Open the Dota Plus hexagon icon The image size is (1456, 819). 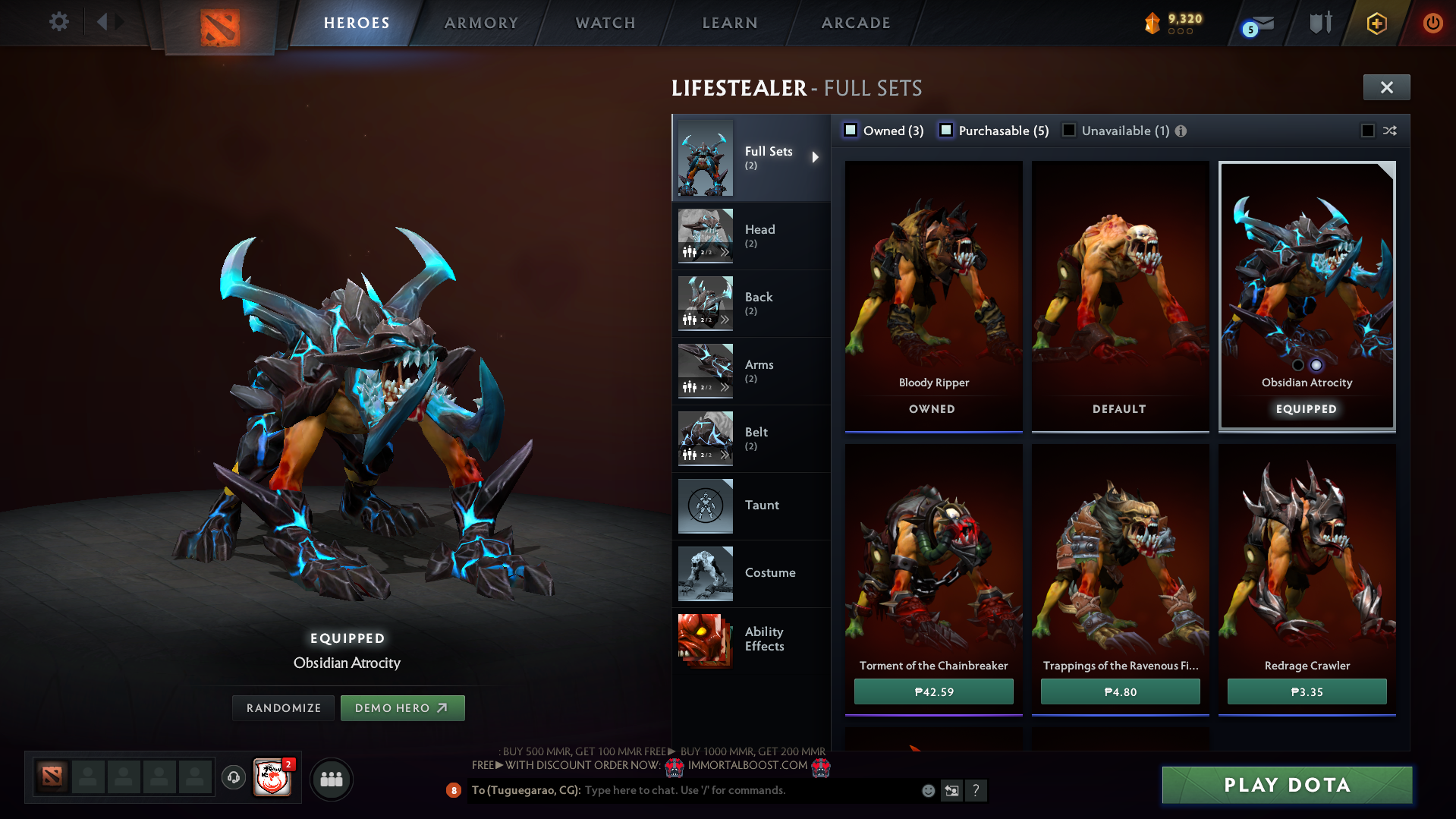[x=1376, y=23]
